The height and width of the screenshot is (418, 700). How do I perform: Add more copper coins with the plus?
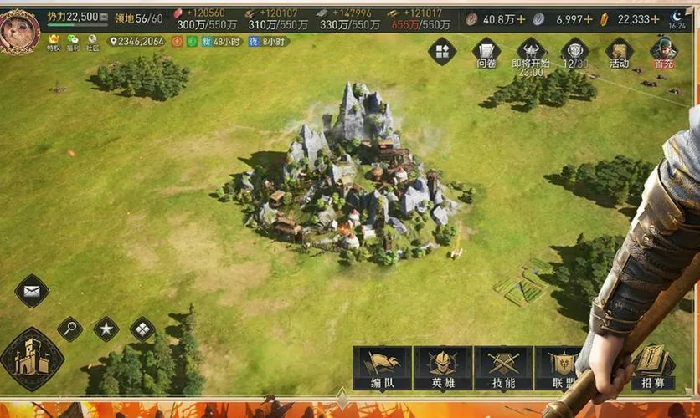(x=523, y=18)
